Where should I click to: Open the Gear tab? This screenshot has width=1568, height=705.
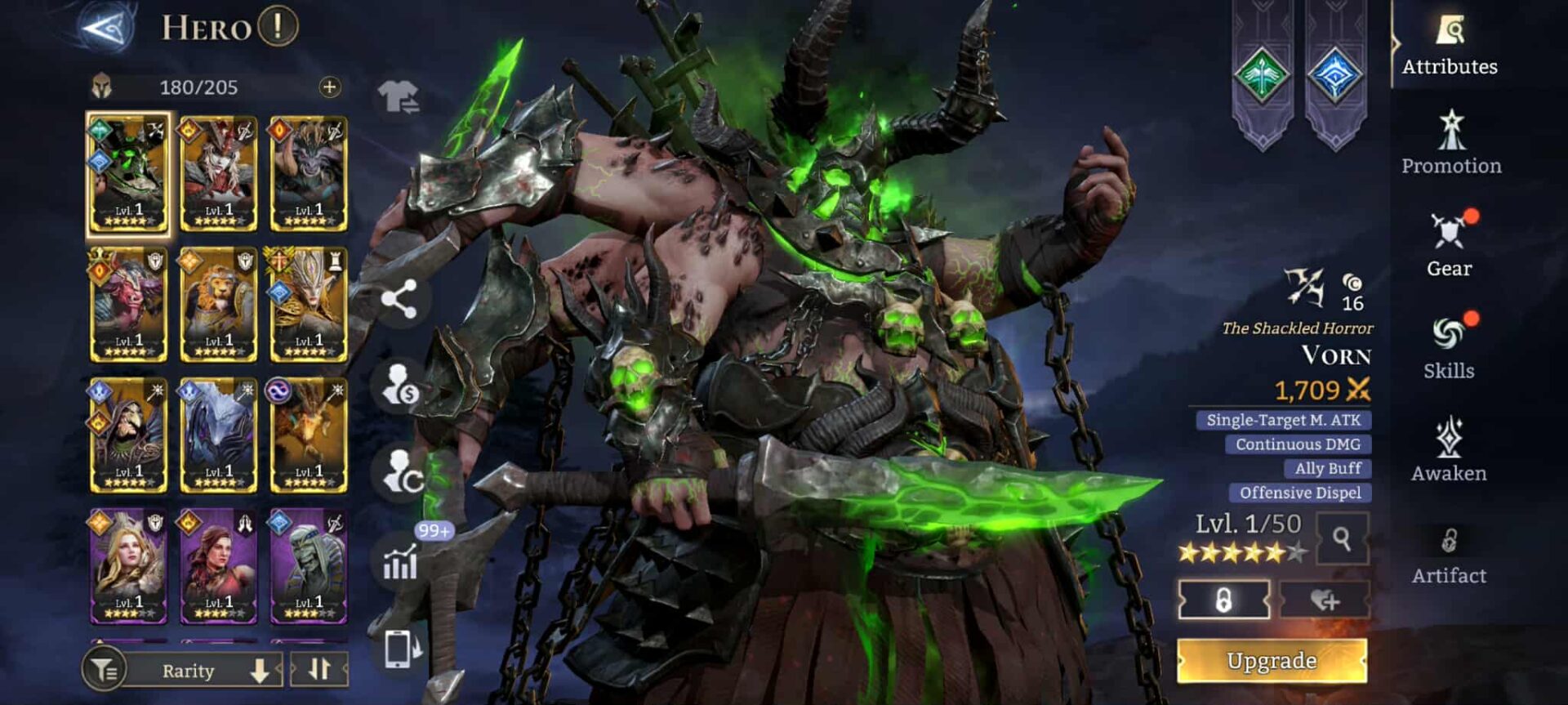[x=1450, y=245]
